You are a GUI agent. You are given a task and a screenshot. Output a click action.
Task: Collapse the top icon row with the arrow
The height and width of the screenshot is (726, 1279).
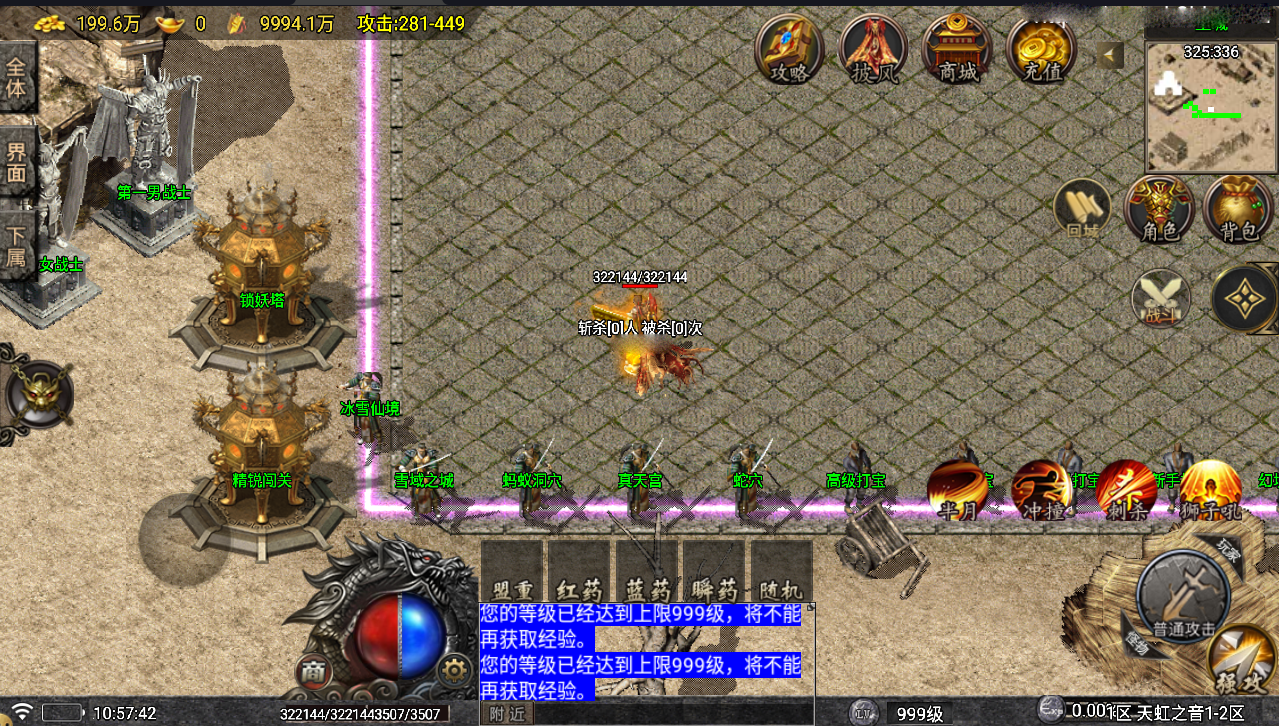1110,56
